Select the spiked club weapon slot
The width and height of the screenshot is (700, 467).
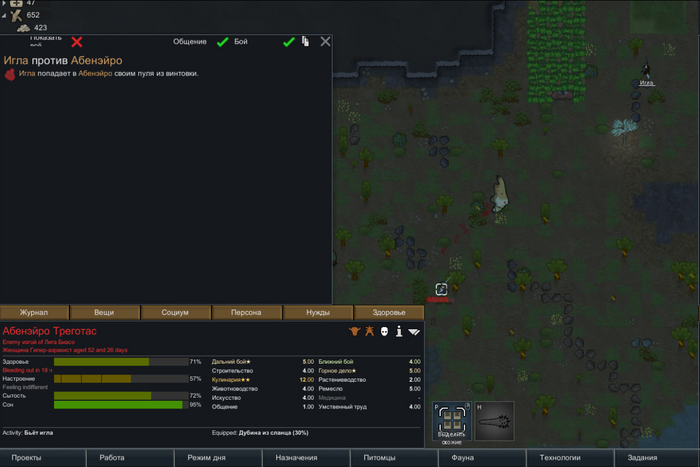(x=494, y=422)
